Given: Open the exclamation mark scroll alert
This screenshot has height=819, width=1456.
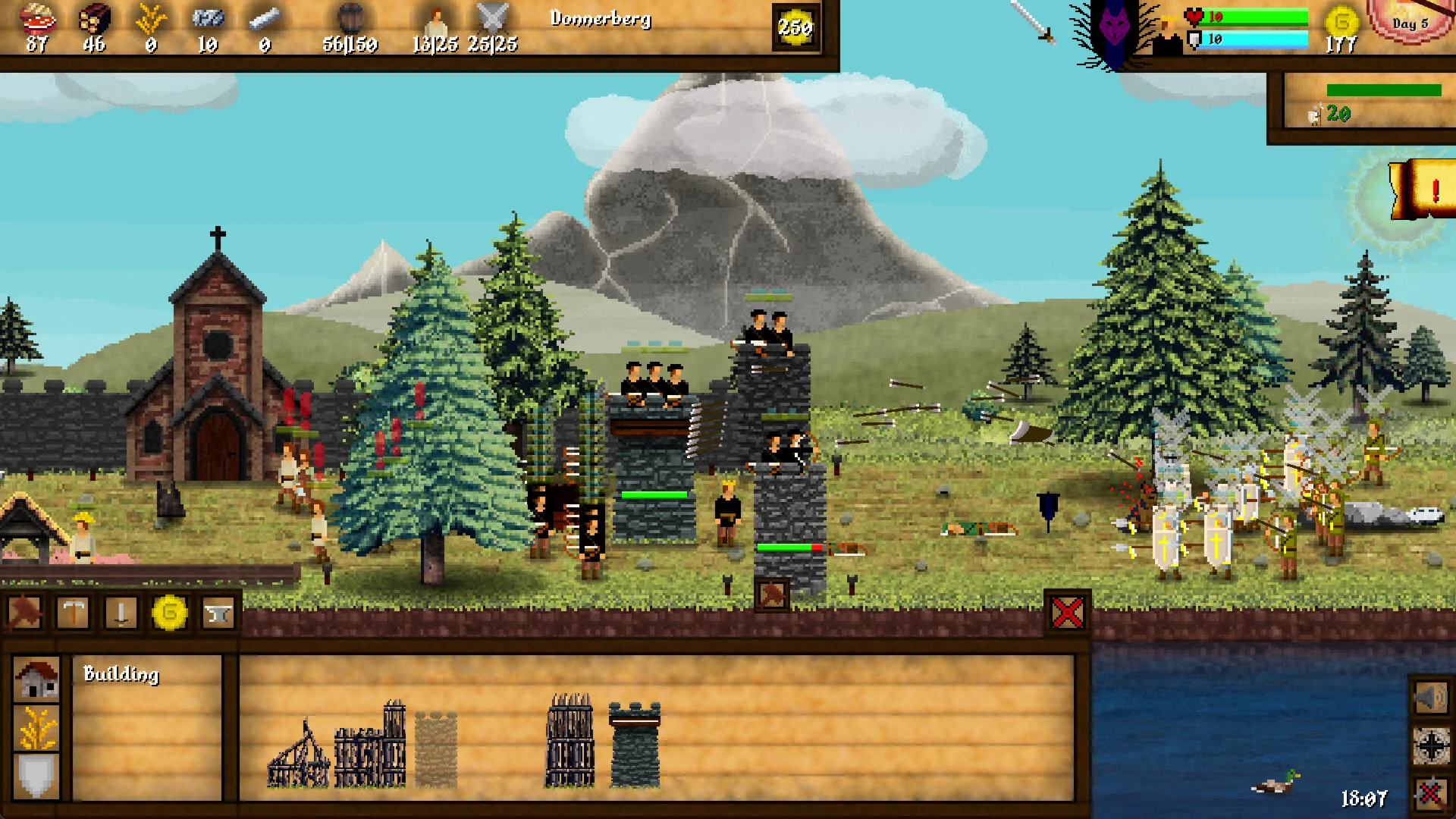Looking at the screenshot, I should 1424,190.
